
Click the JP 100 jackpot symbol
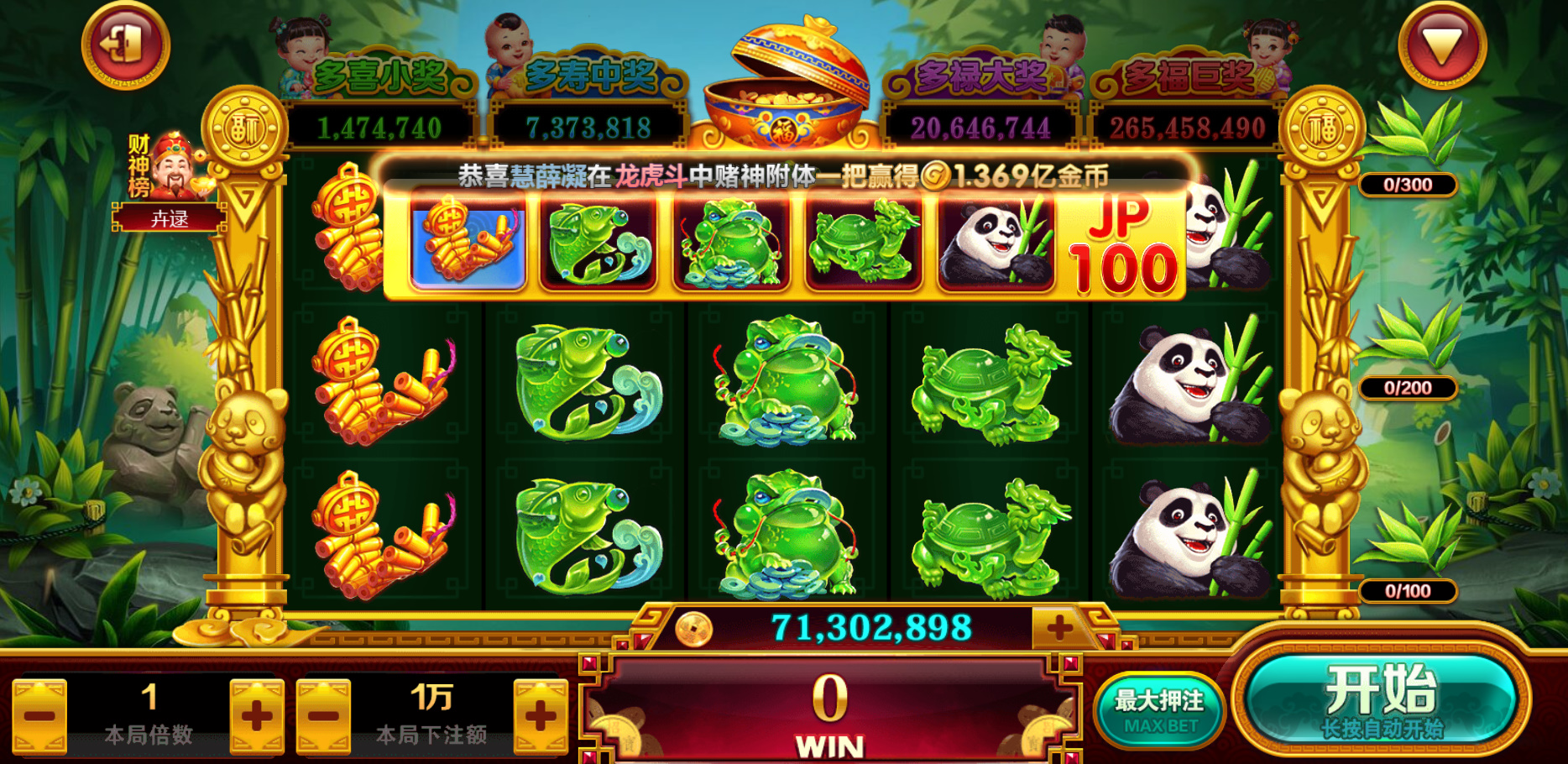1129,249
